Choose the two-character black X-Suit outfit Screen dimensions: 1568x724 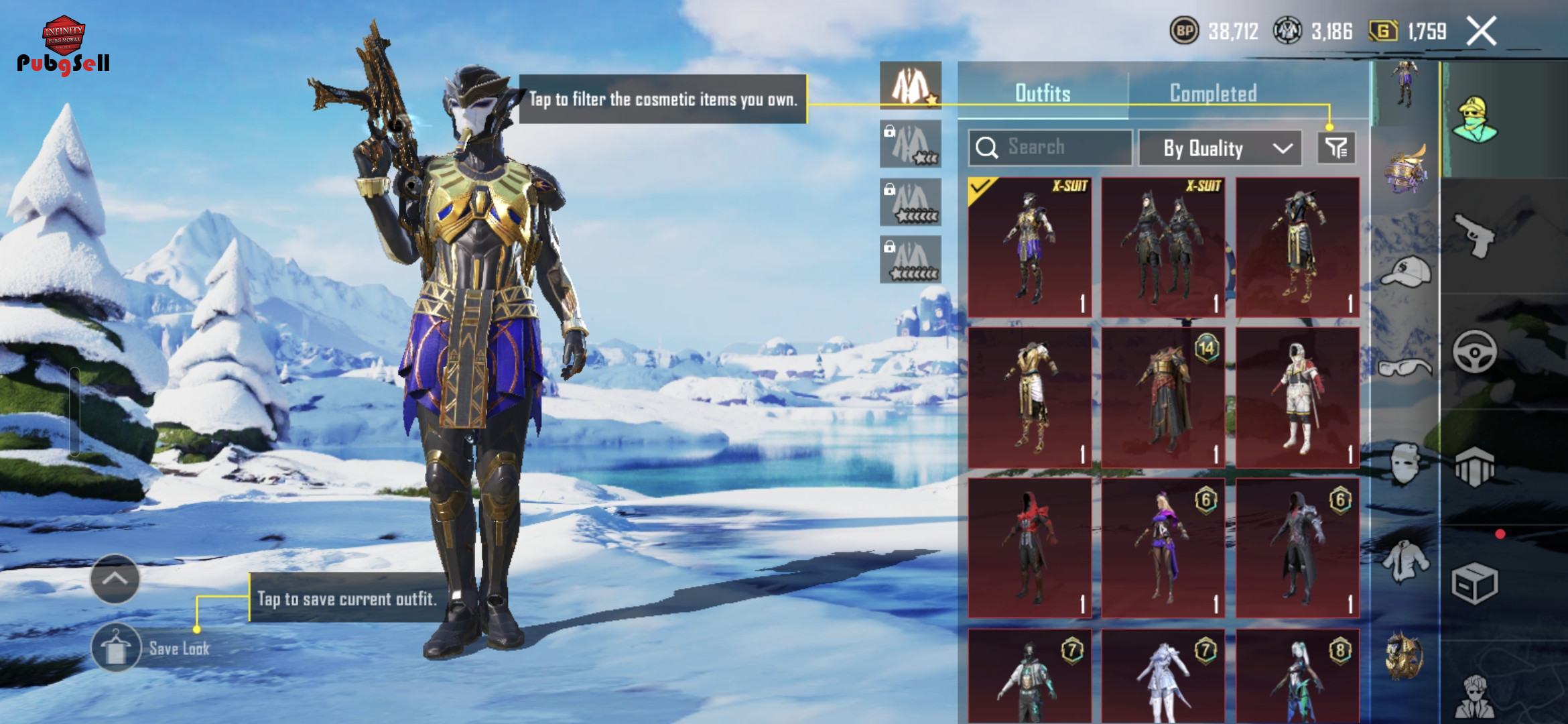coord(1163,247)
